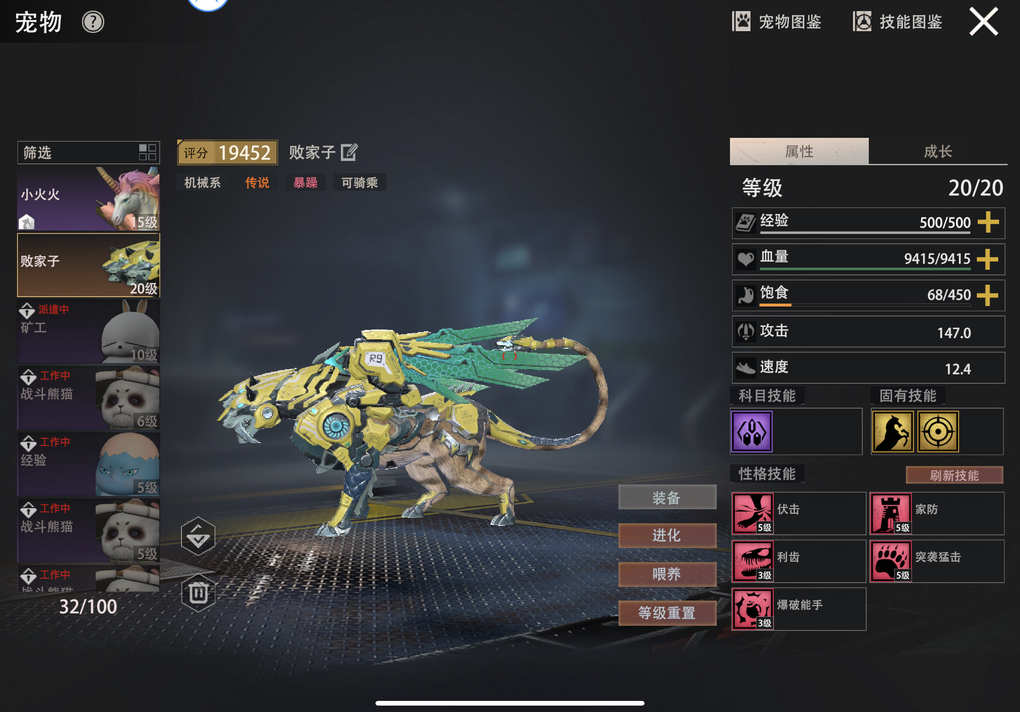Screen dimensions: 1020x712
Task: Feed via the 饱食 plus button
Action: 988,295
